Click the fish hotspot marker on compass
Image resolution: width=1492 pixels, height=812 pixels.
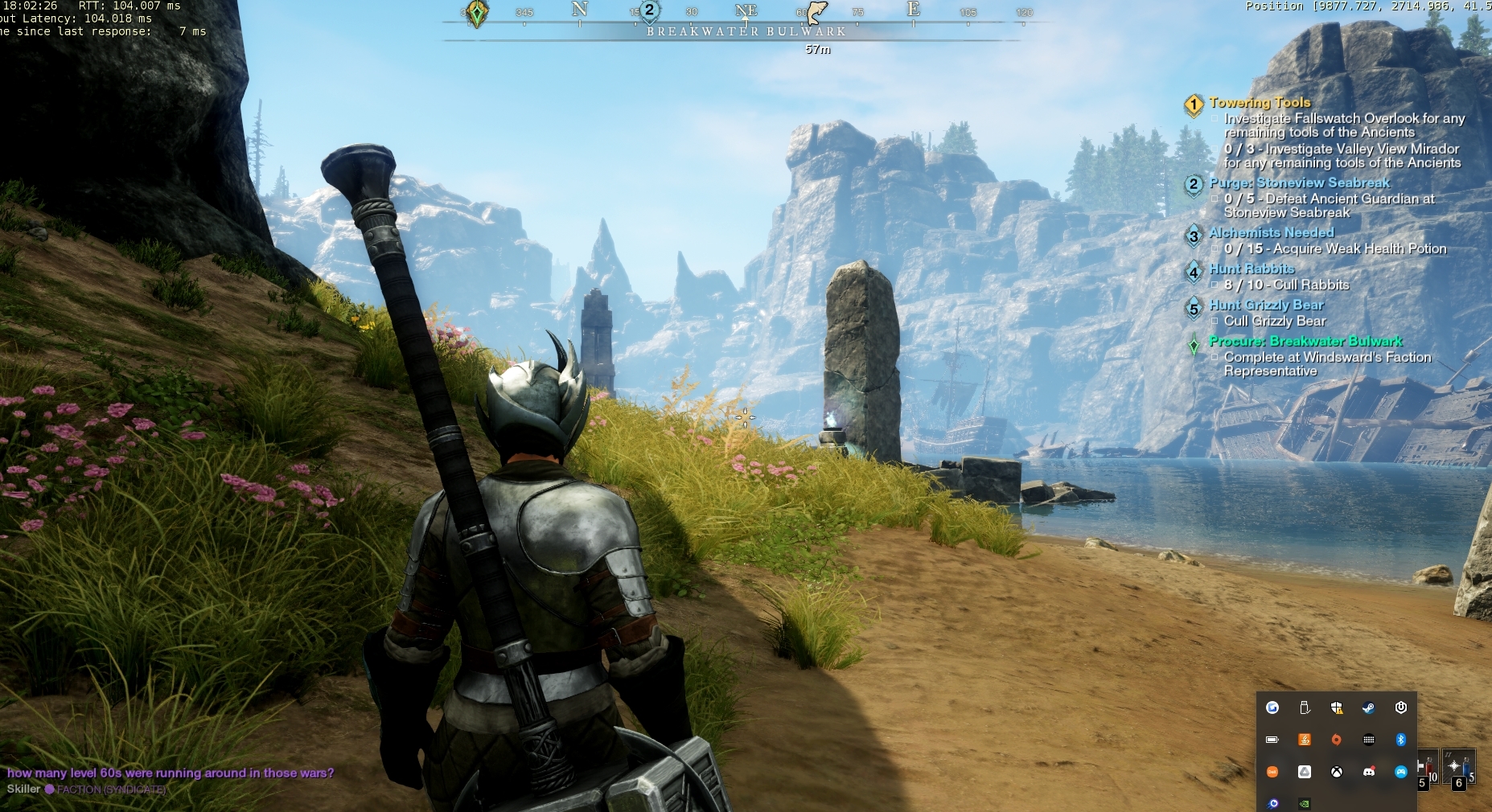816,12
